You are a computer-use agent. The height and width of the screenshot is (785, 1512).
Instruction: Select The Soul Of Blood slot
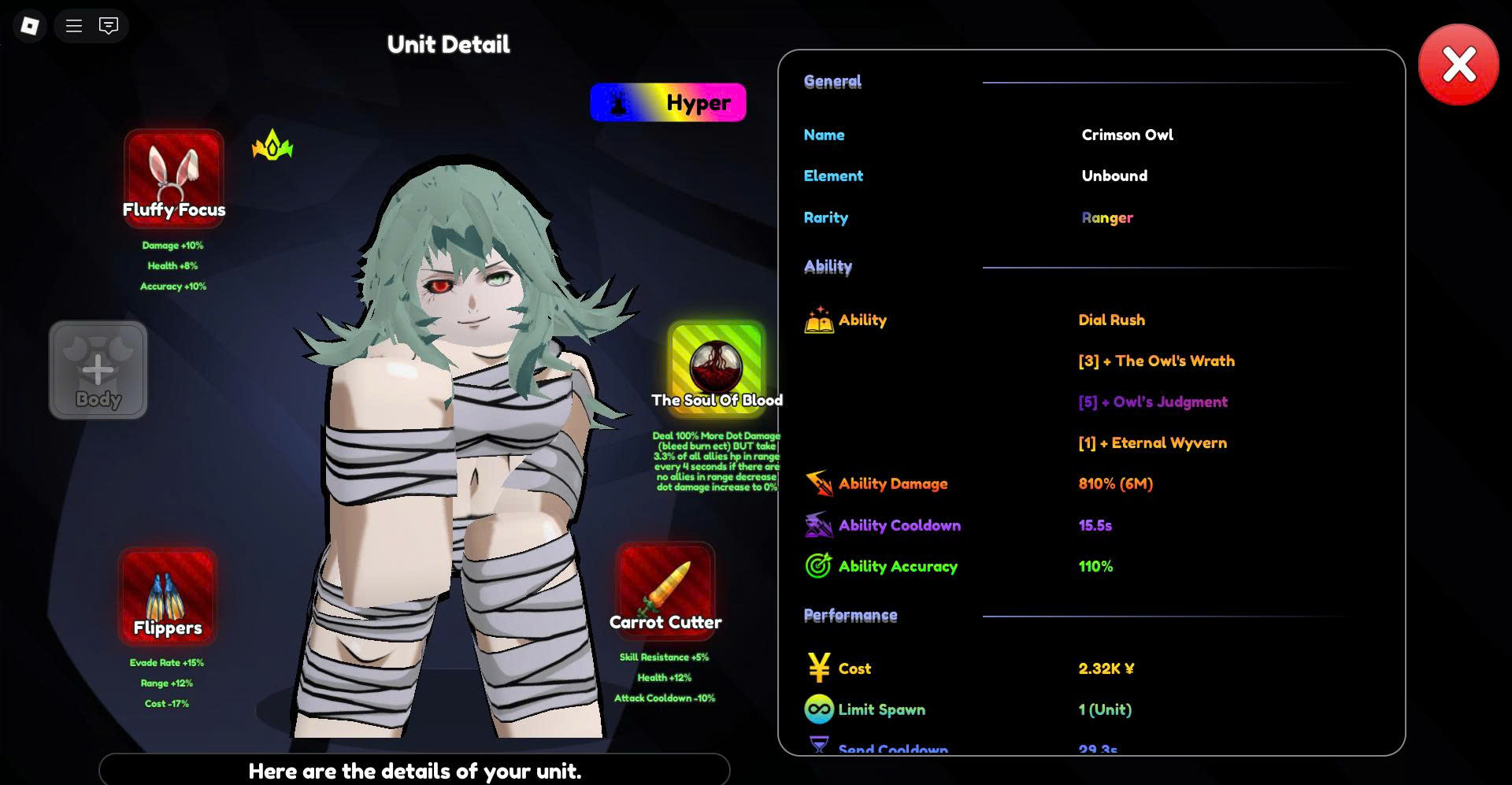(x=717, y=366)
